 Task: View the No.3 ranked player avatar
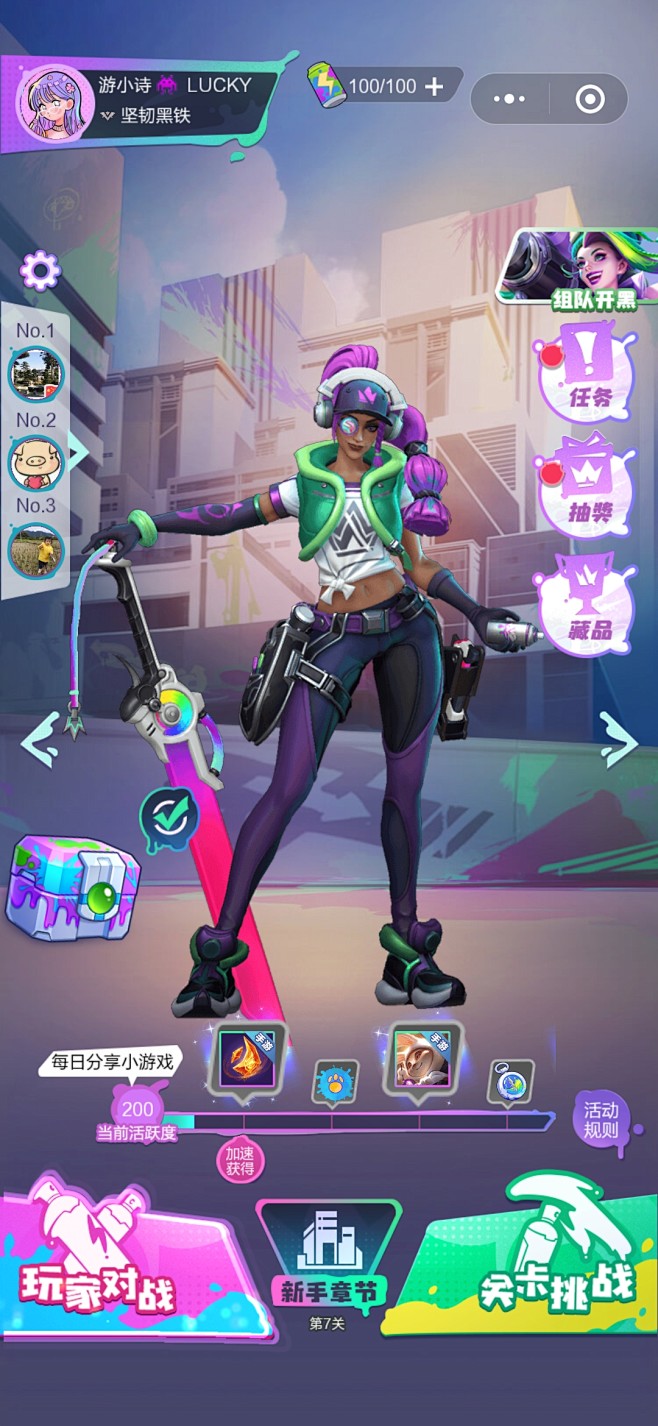coord(37,549)
